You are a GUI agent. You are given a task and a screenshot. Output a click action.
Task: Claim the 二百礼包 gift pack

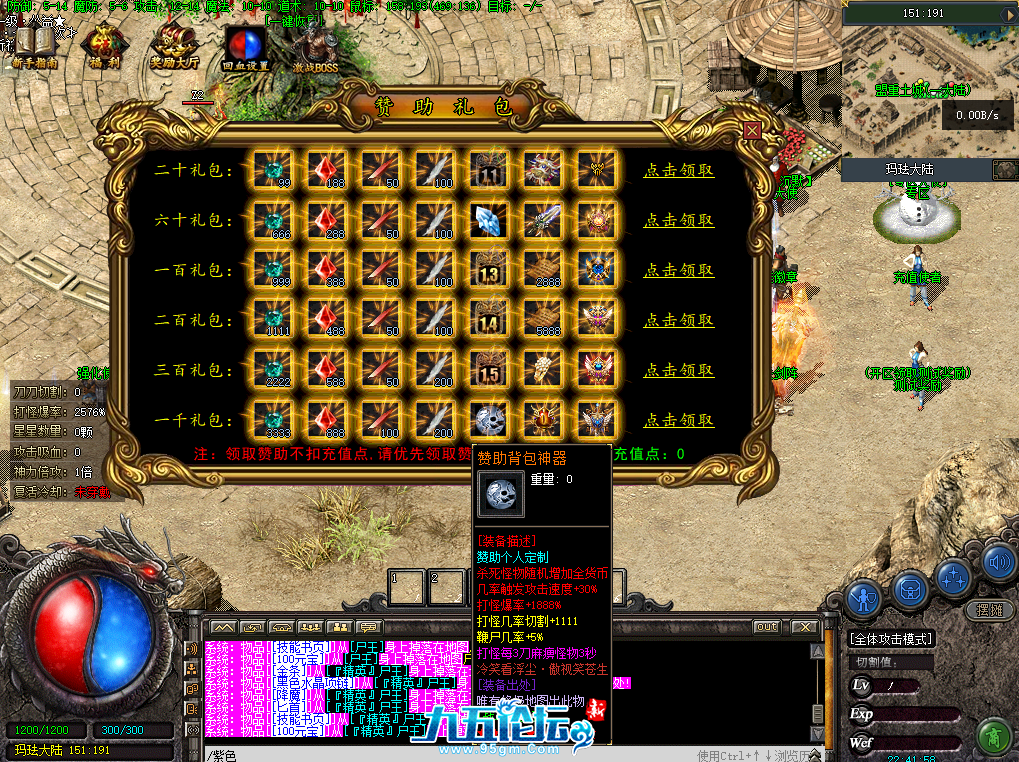click(678, 321)
